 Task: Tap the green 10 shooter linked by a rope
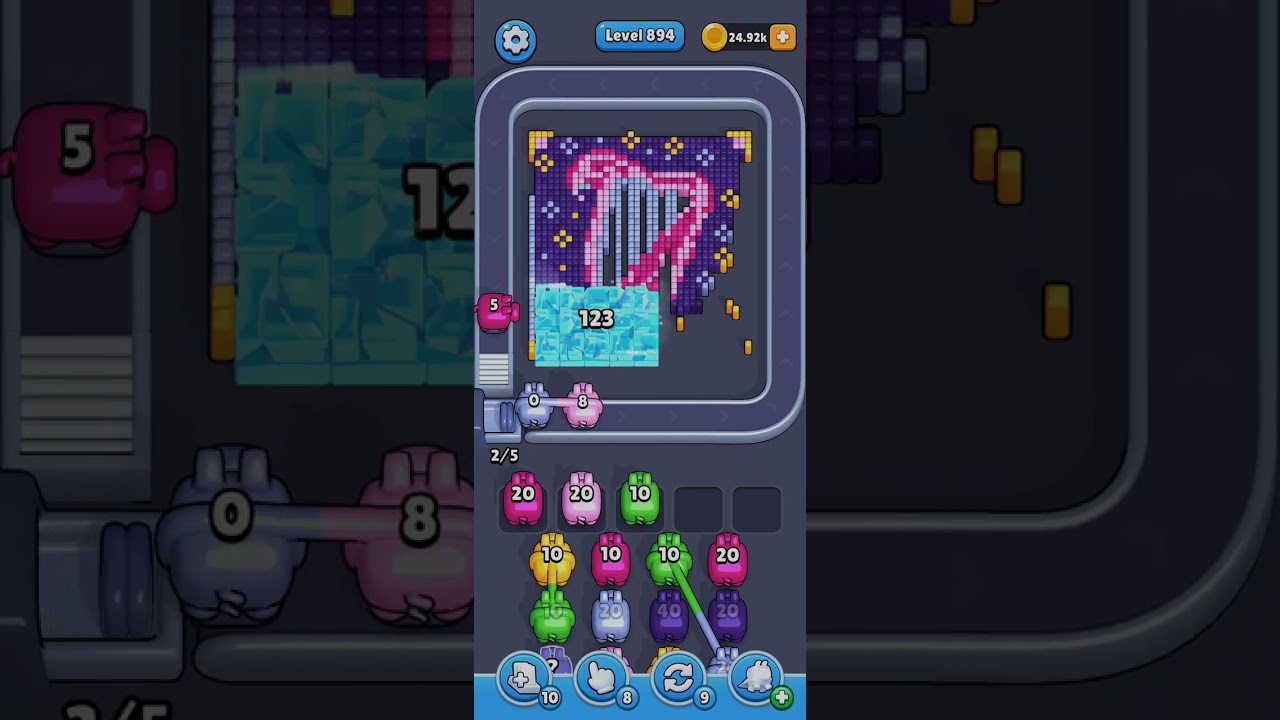point(669,560)
